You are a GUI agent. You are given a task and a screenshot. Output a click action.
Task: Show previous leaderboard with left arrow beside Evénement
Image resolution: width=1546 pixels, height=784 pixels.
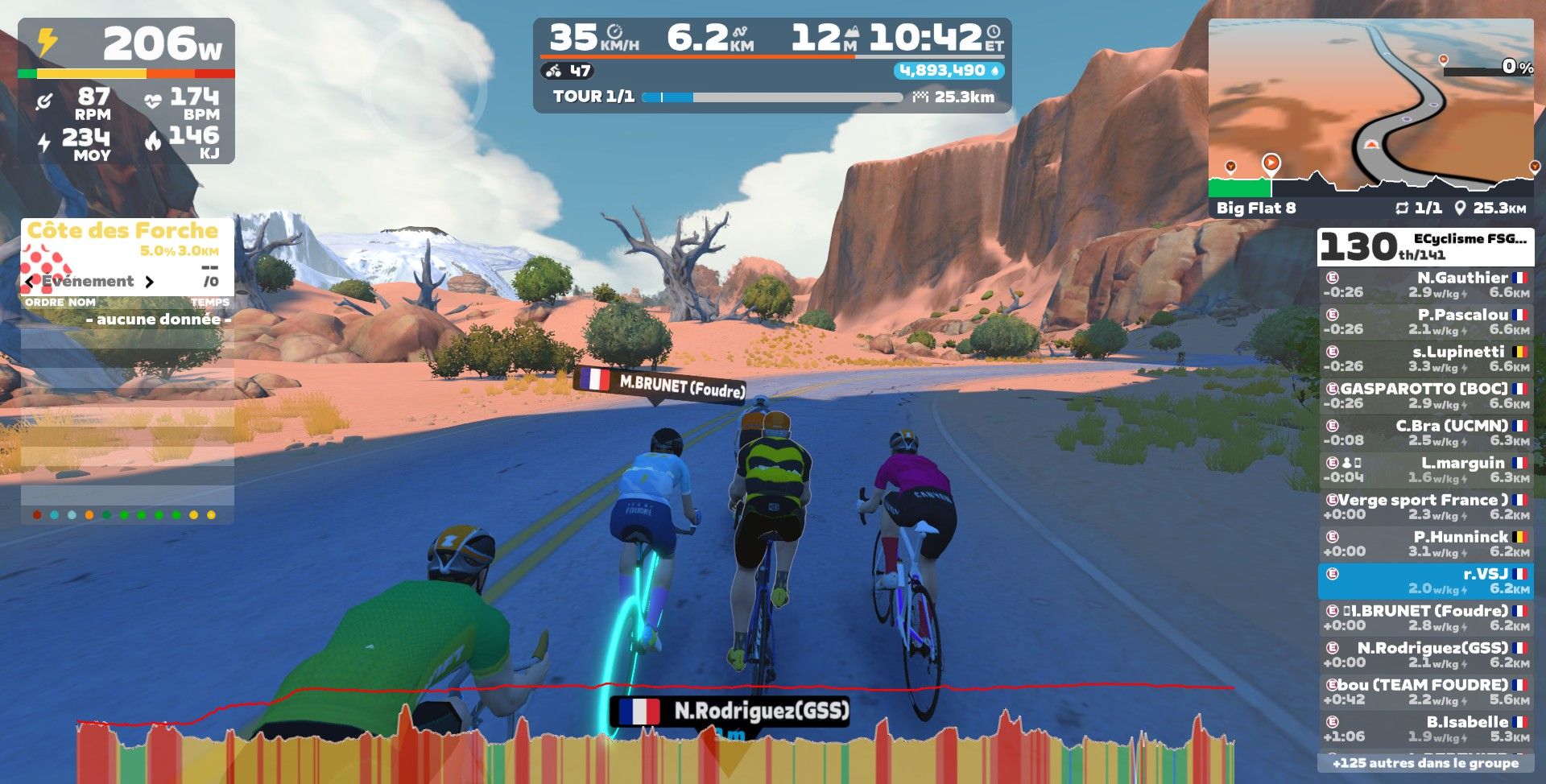point(31,282)
